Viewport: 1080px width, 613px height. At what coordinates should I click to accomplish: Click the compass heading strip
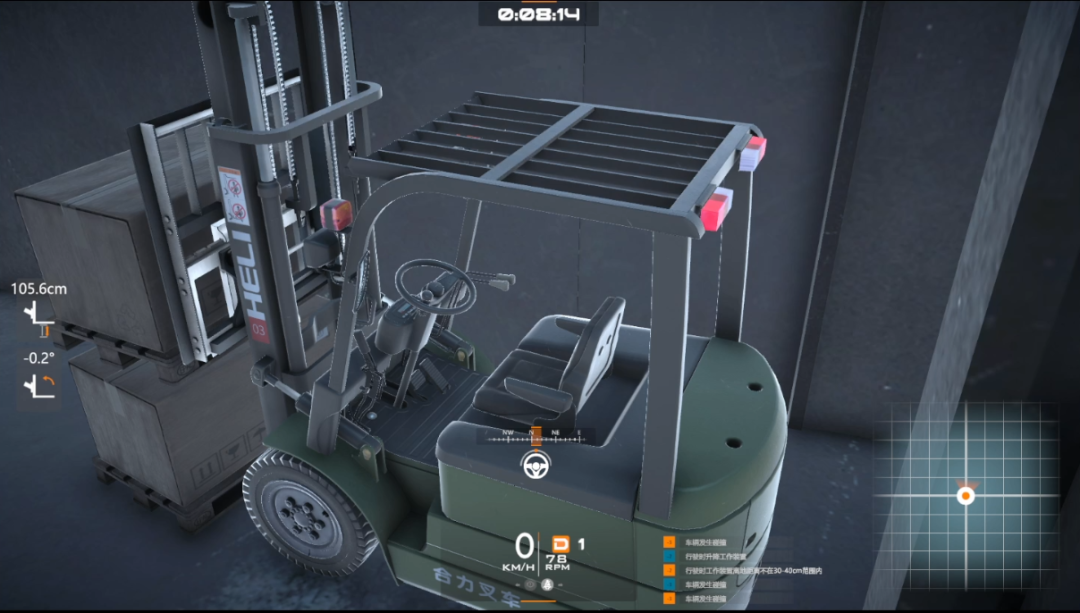point(536,435)
